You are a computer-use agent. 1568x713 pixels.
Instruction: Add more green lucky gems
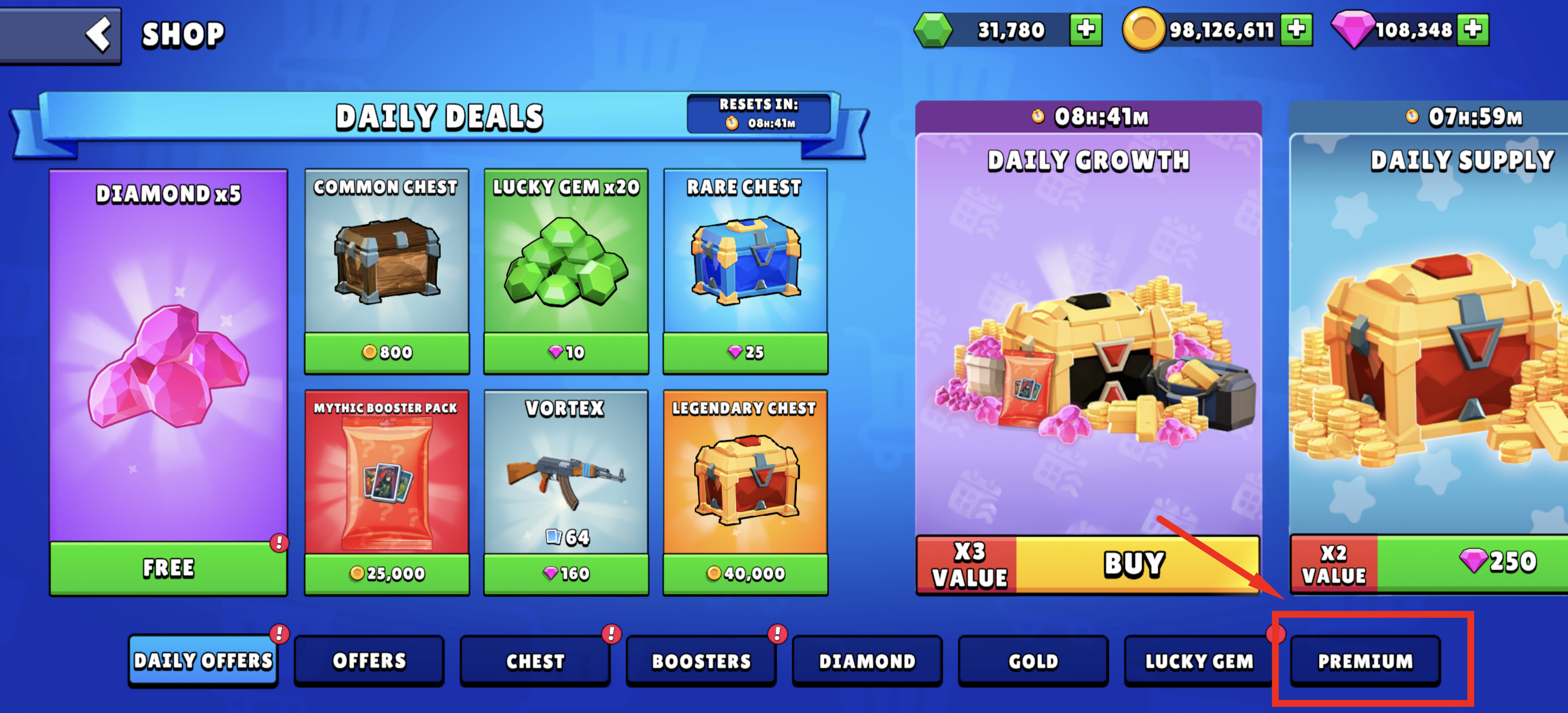pos(1085,29)
